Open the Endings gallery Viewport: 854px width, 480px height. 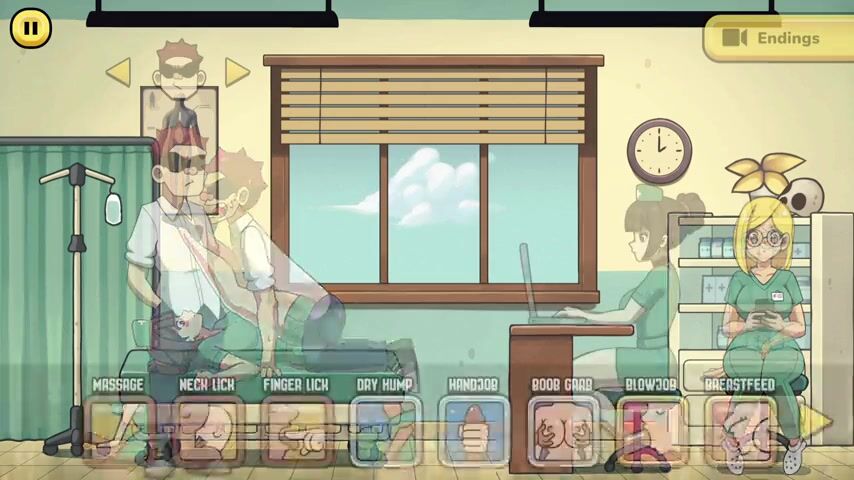coord(777,38)
